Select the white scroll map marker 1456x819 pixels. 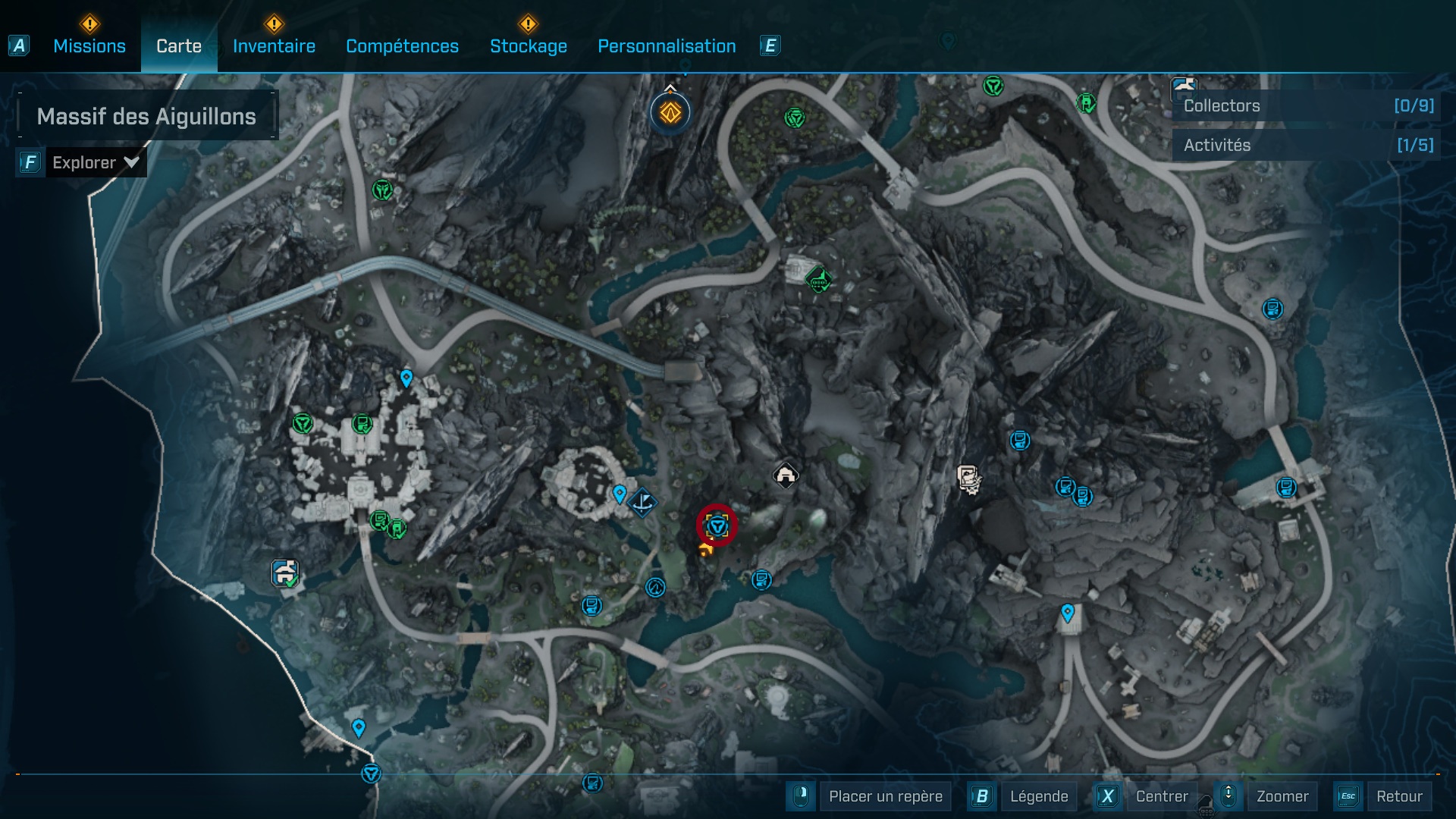(x=968, y=479)
